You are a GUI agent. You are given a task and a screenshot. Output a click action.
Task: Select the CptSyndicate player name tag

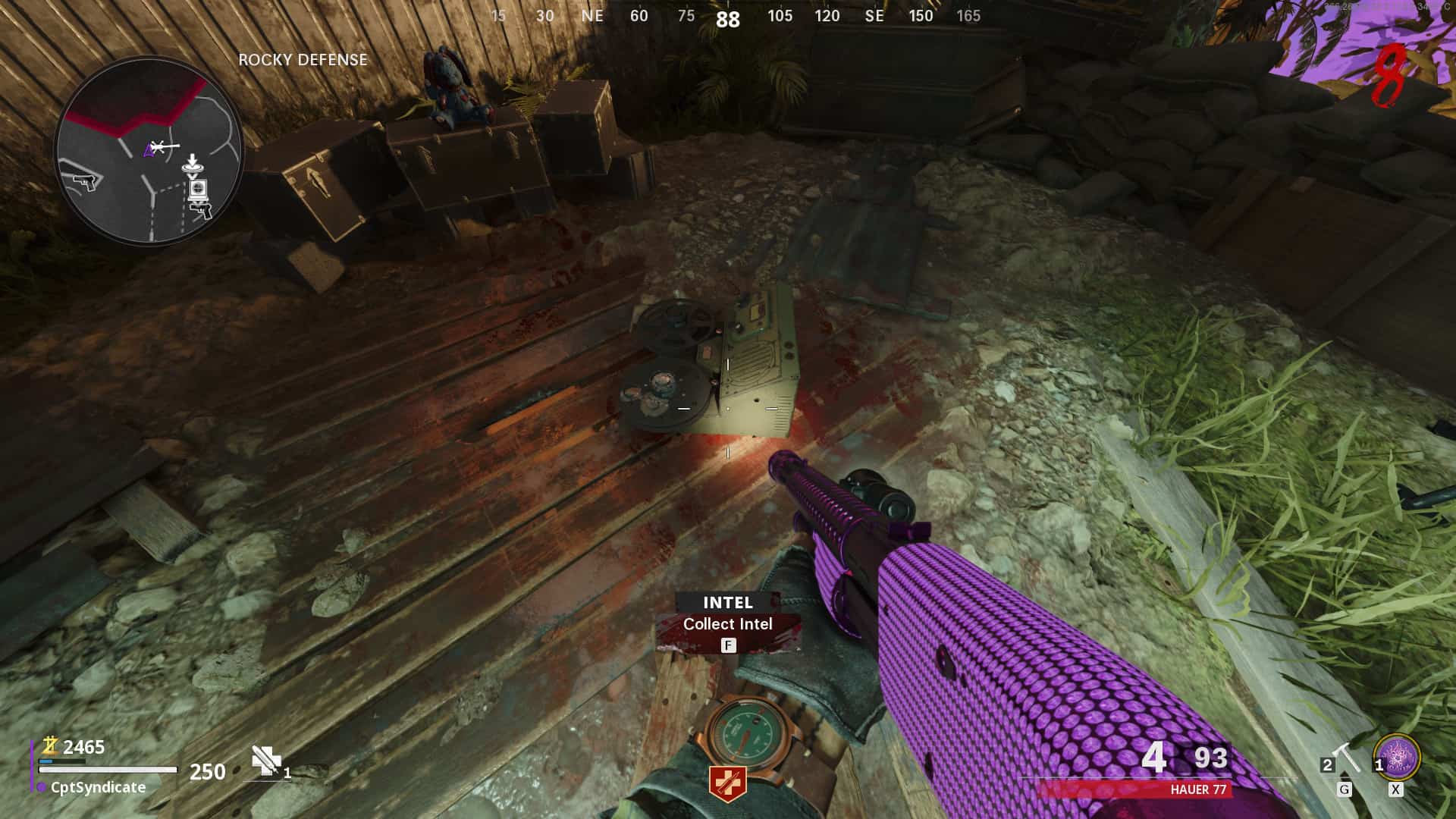click(x=98, y=787)
